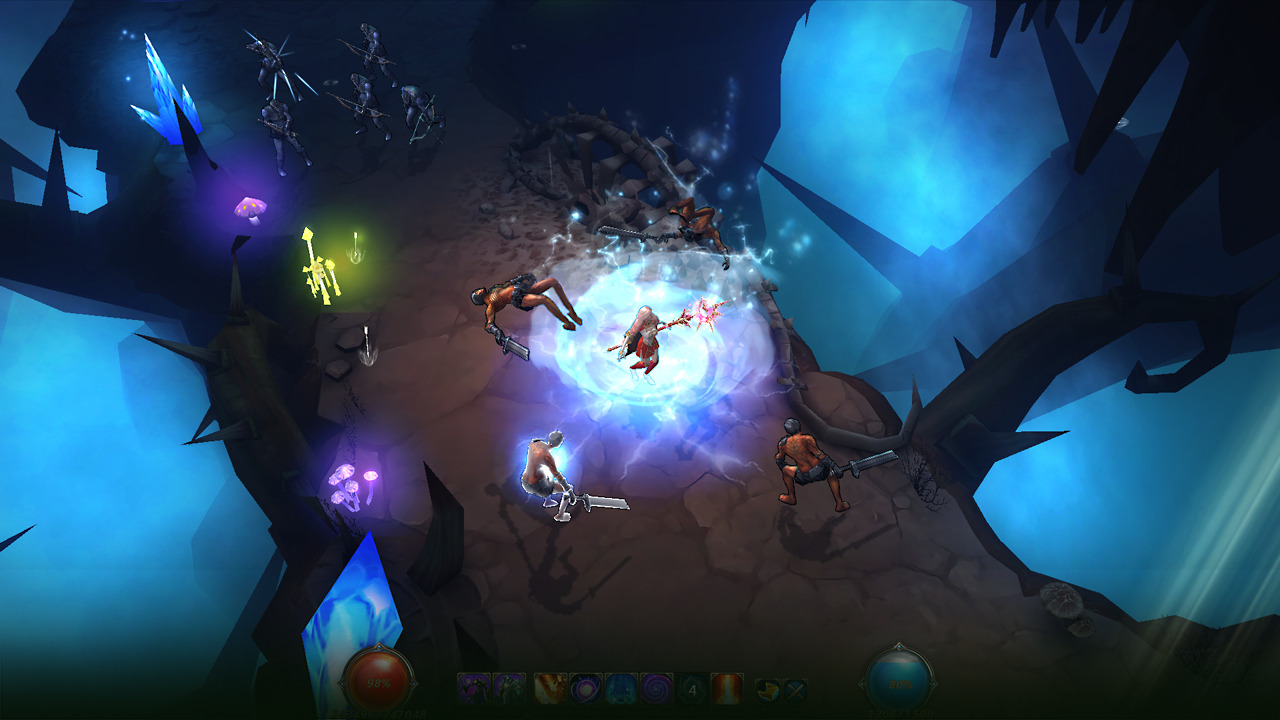Open the small yellow map icon
This screenshot has width=1280, height=720.
(767, 689)
